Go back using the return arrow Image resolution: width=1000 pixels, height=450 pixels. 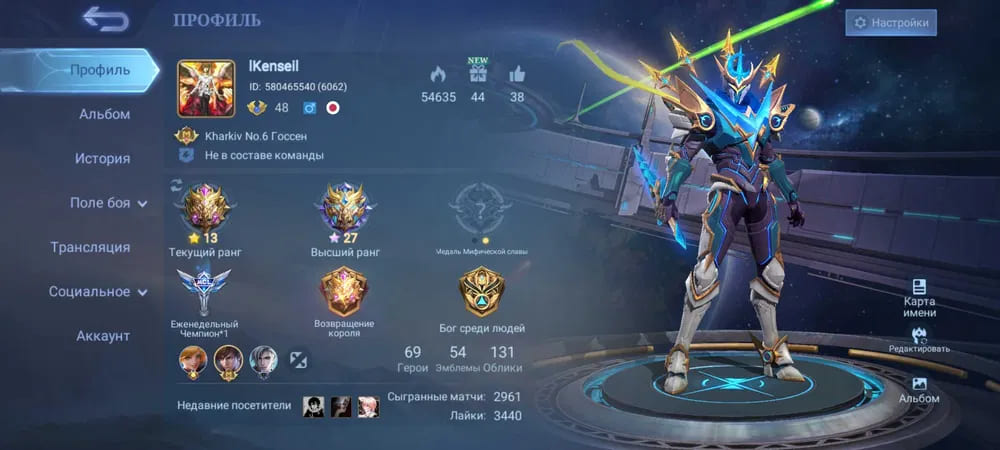click(104, 19)
